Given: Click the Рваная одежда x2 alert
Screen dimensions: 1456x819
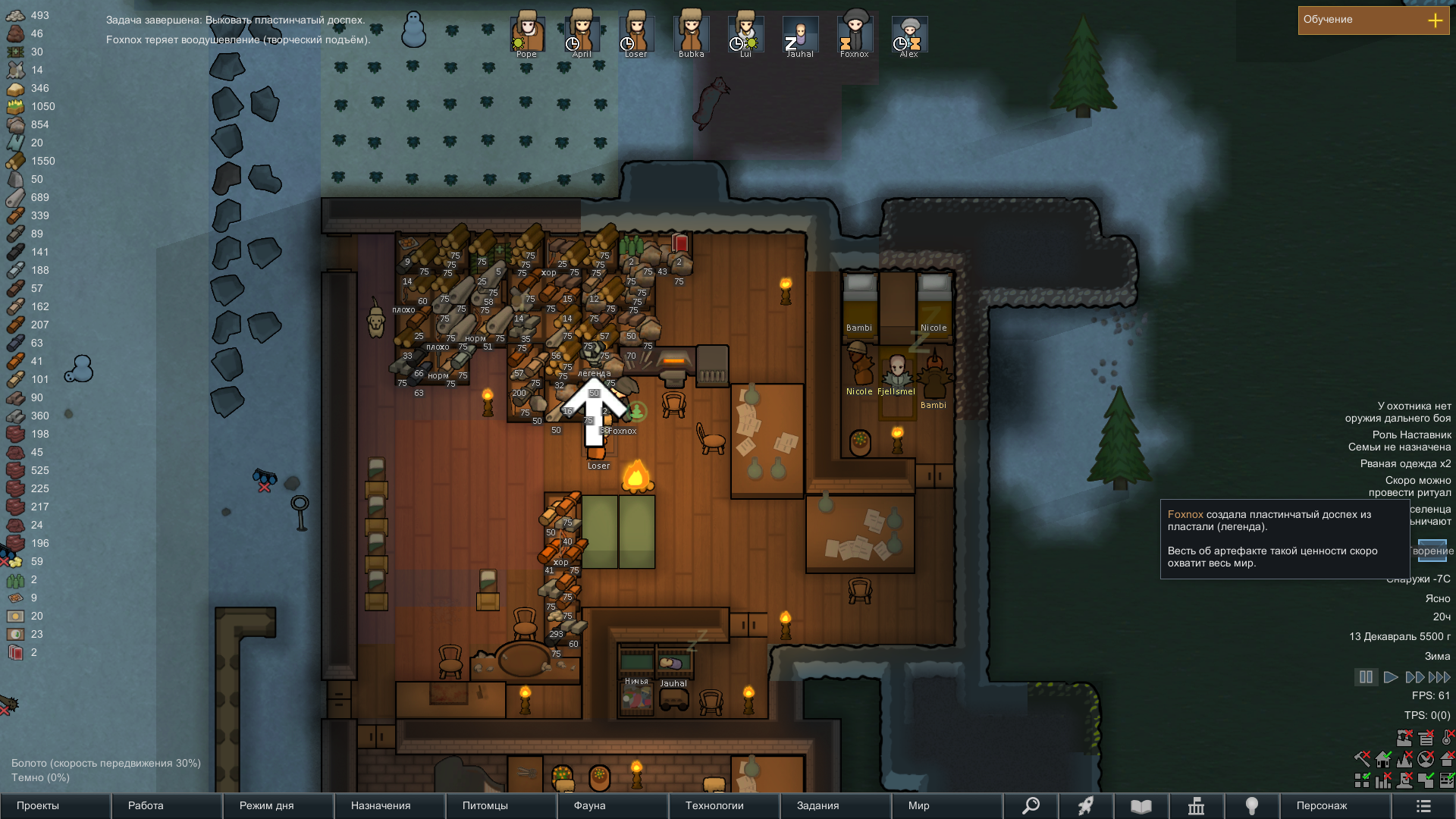Looking at the screenshot, I should click(1405, 463).
